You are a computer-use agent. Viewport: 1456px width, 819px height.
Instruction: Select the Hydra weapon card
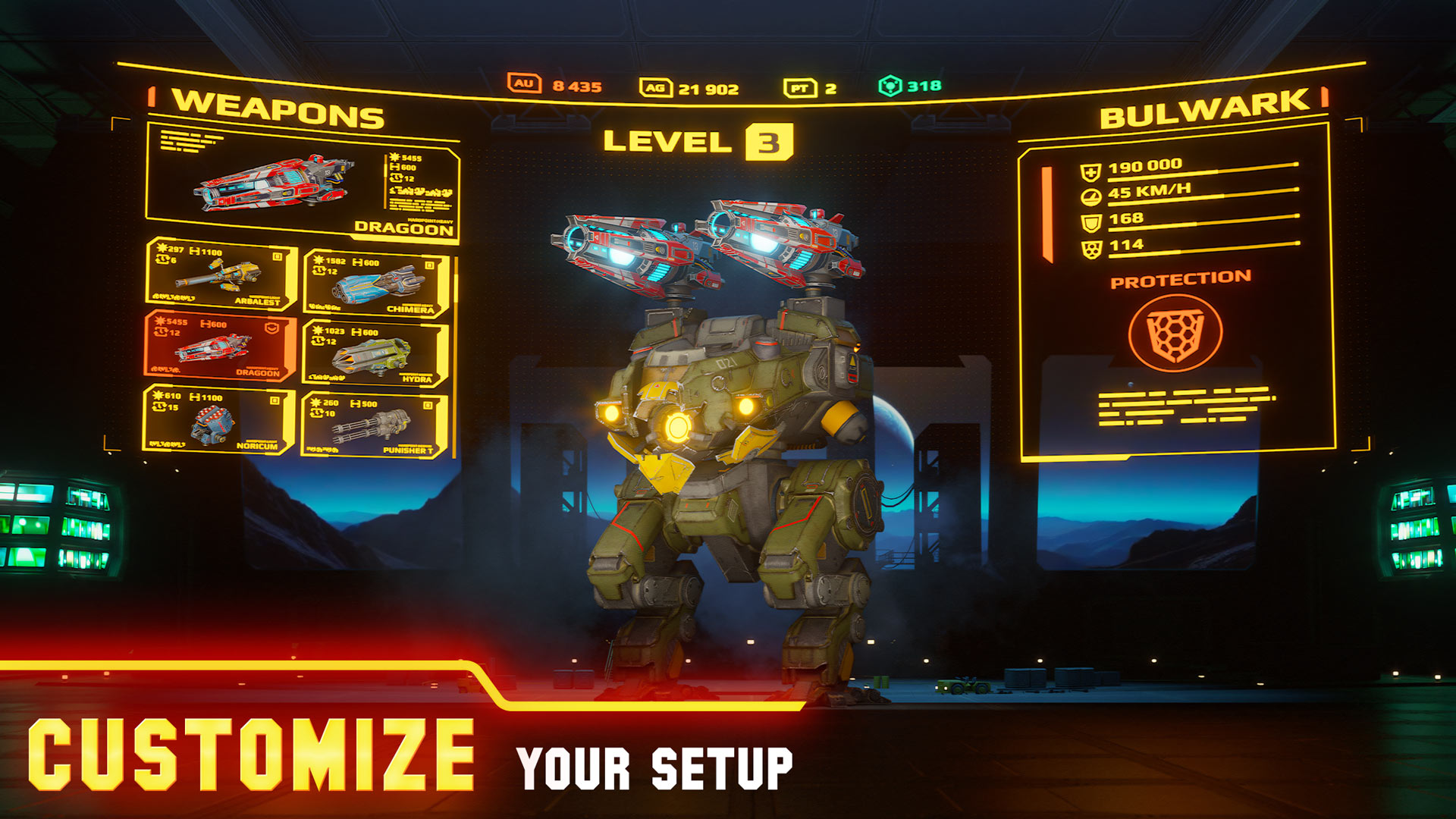[376, 353]
